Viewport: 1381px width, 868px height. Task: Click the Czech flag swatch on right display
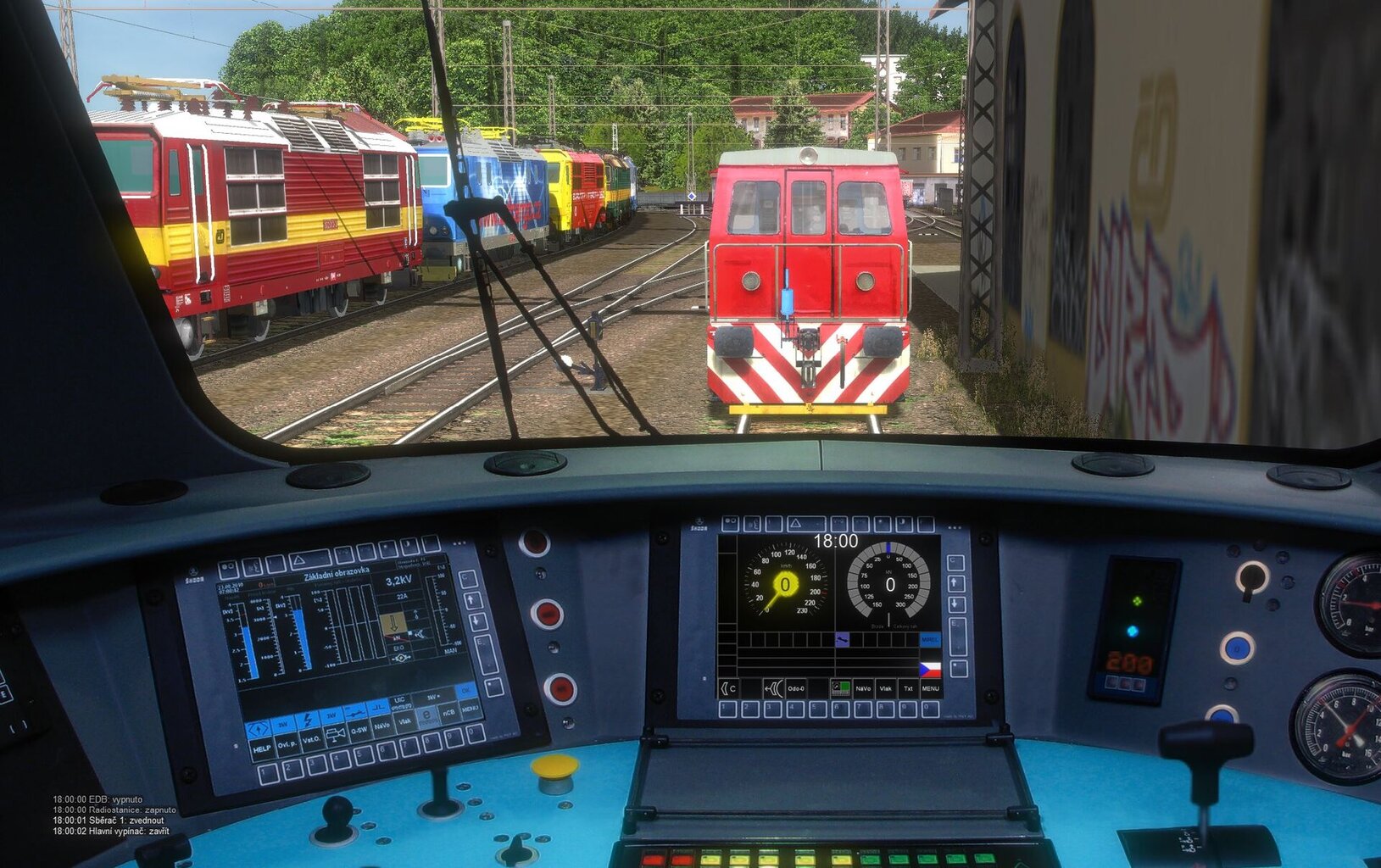click(930, 668)
